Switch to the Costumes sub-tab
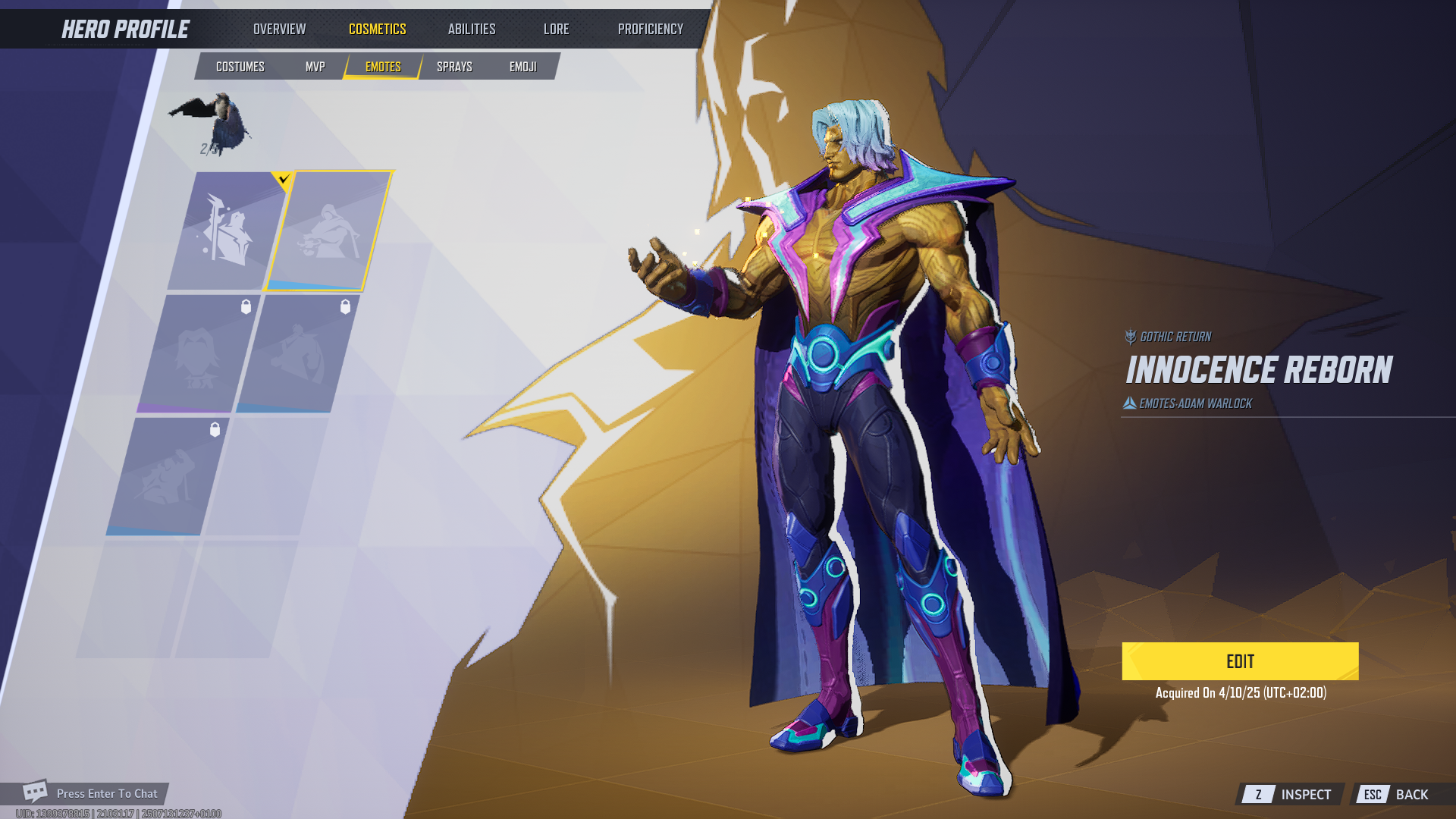1456x819 pixels. pos(240,67)
